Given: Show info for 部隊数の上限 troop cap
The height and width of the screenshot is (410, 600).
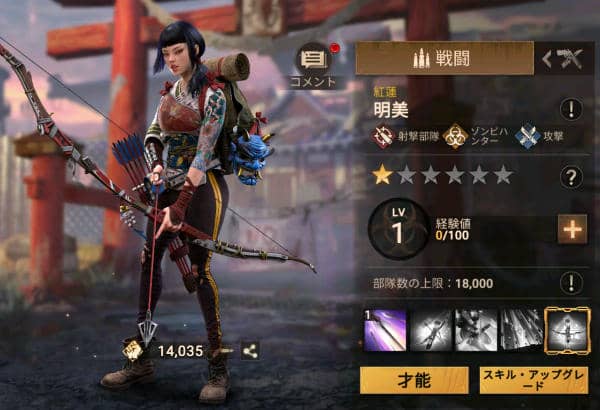Looking at the screenshot, I should pyautogui.click(x=571, y=283).
